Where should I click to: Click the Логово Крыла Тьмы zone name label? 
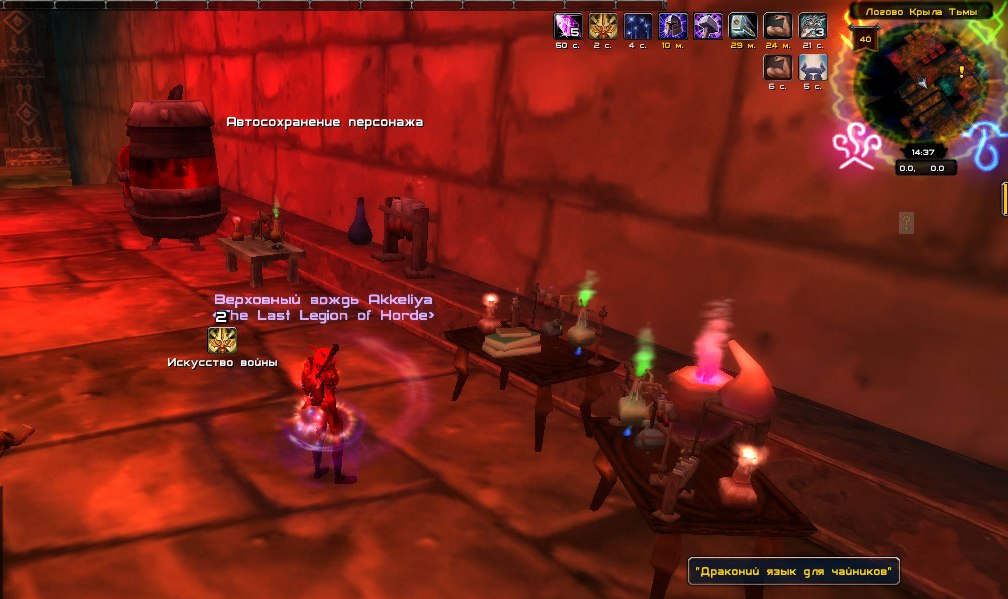pyautogui.click(x=920, y=11)
